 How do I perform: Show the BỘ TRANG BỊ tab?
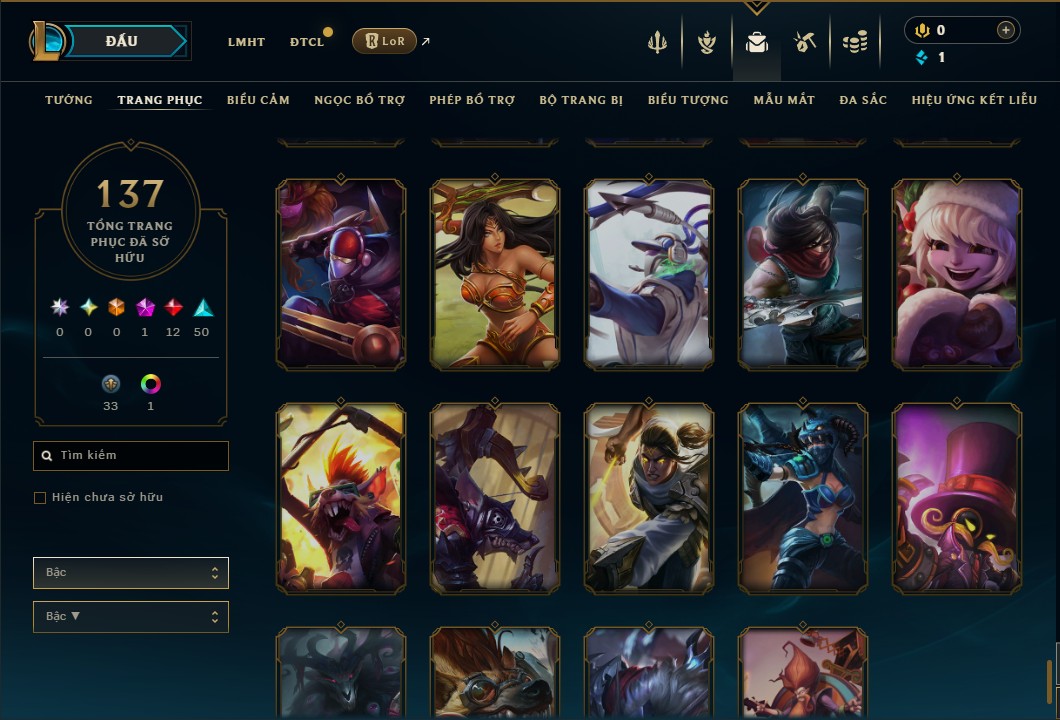(x=581, y=100)
